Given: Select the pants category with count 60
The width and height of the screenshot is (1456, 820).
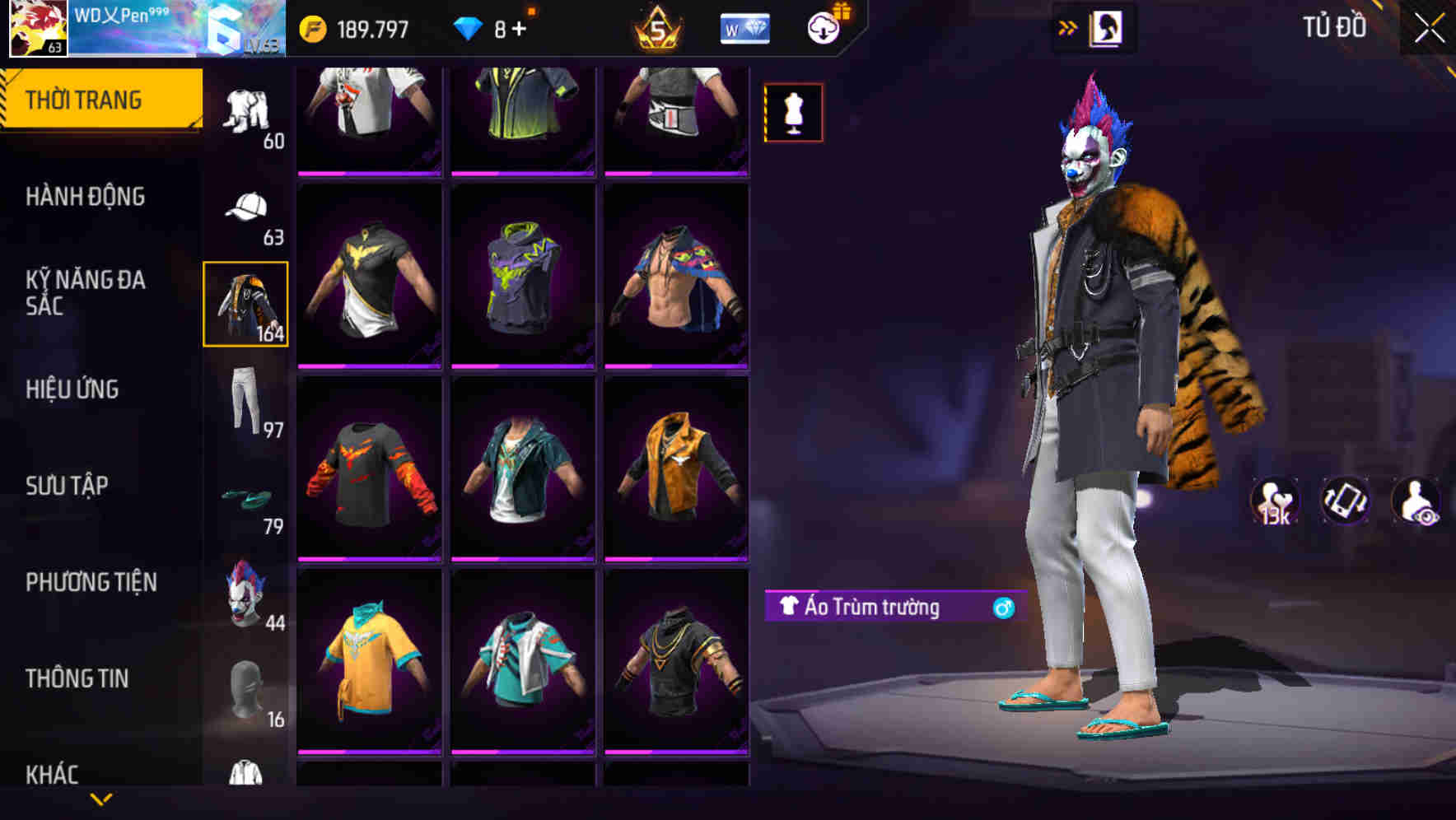Looking at the screenshot, I should 245,111.
